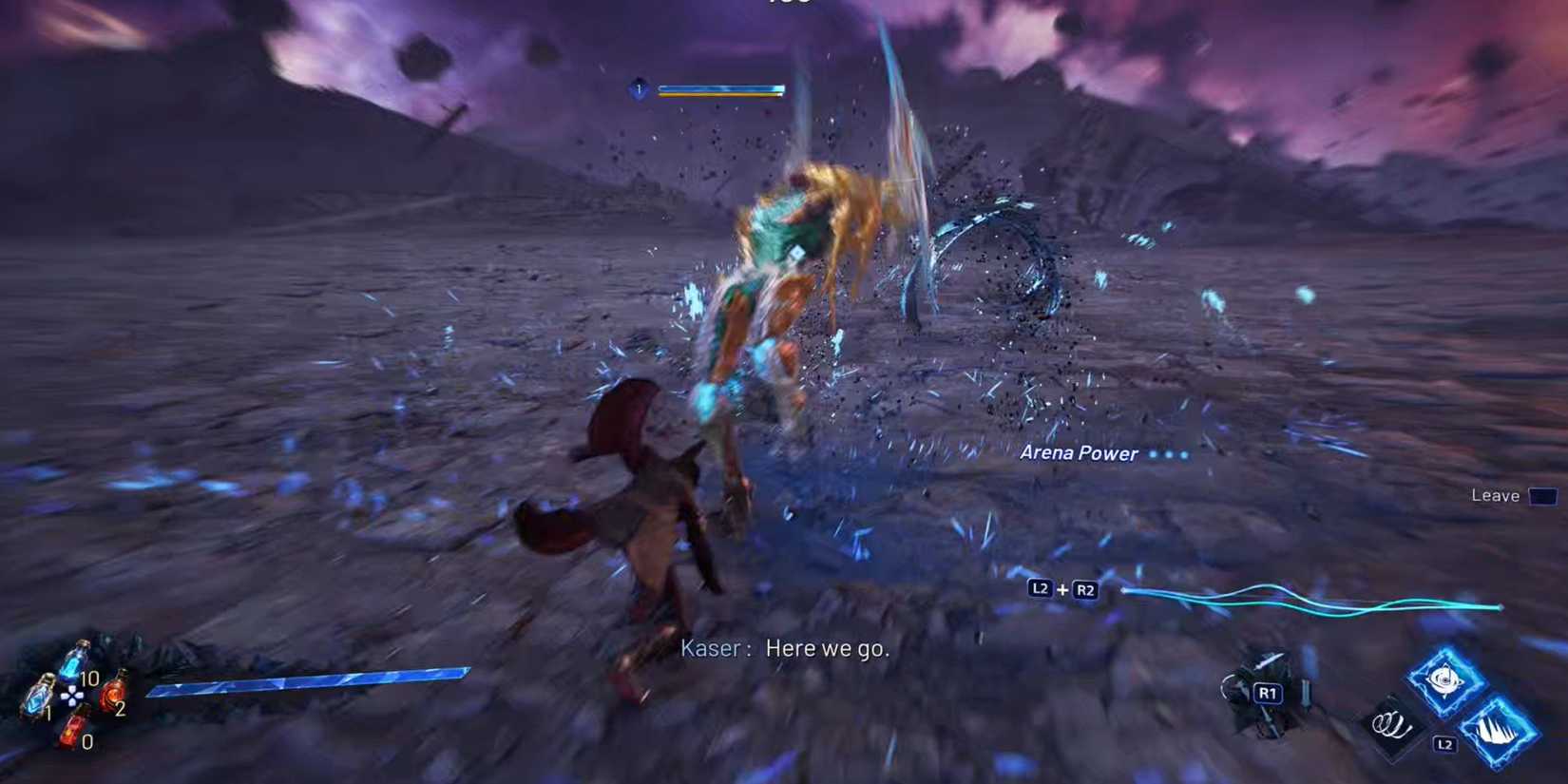Click the enemy health bar at top
Screen dimensions: 1568x784
click(x=722, y=90)
